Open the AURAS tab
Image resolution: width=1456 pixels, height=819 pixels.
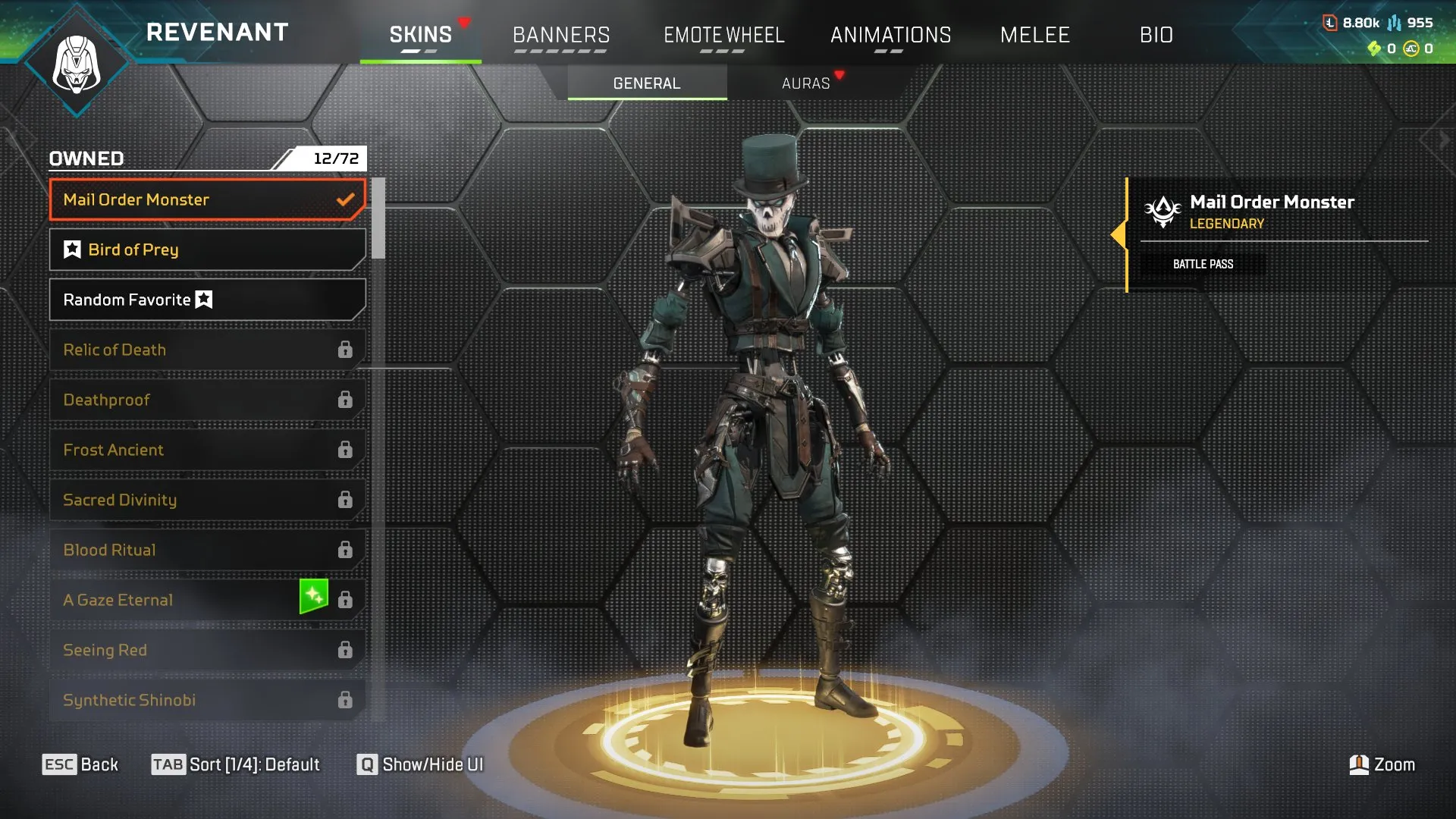(805, 83)
